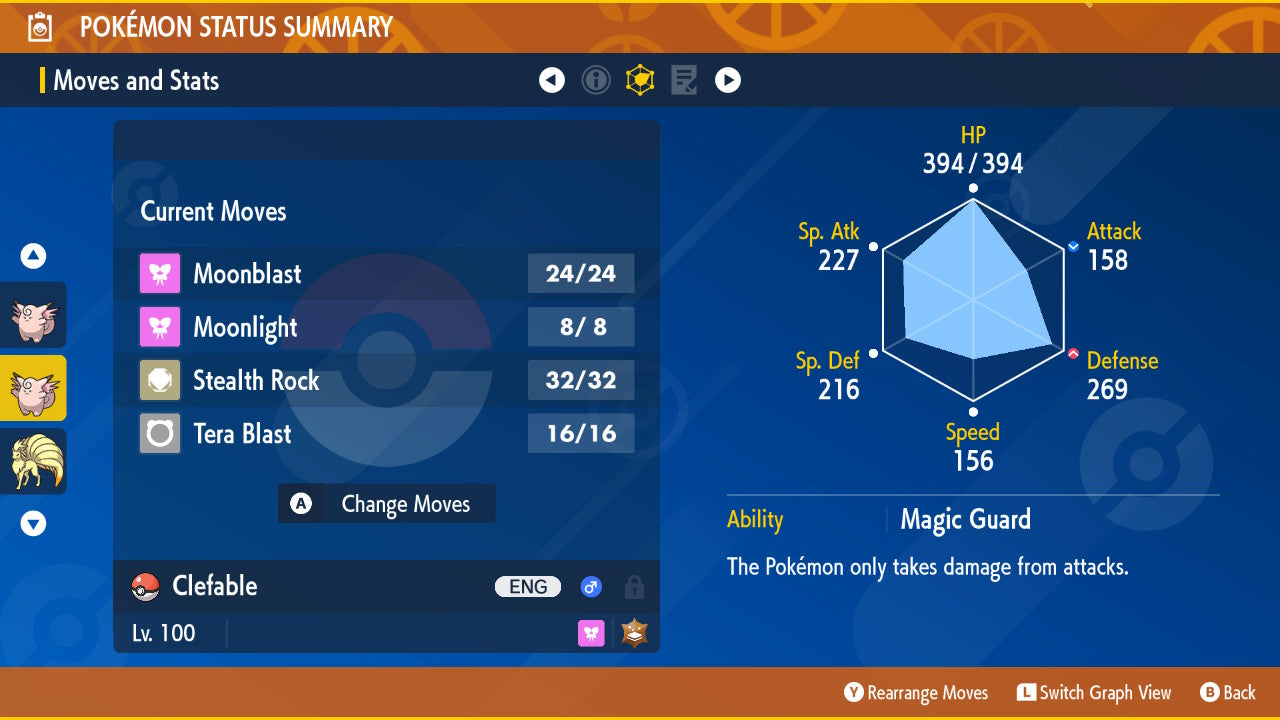
Task: Click Rearrange Moves in the bottom bar
Action: click(x=916, y=693)
